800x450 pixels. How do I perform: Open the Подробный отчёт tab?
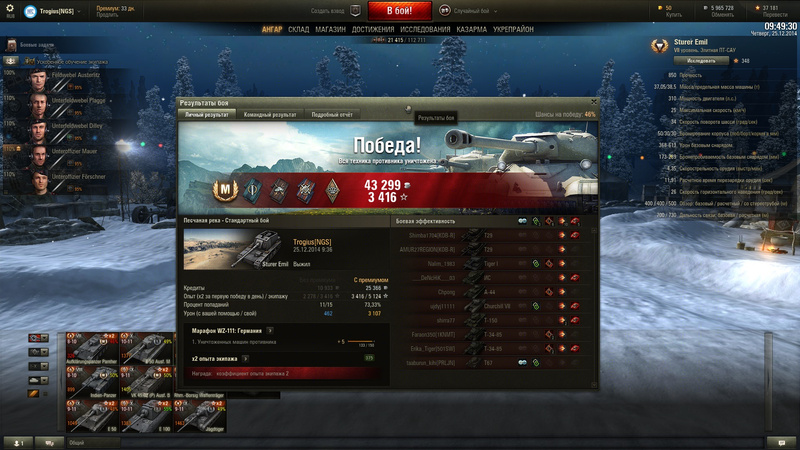[332, 115]
